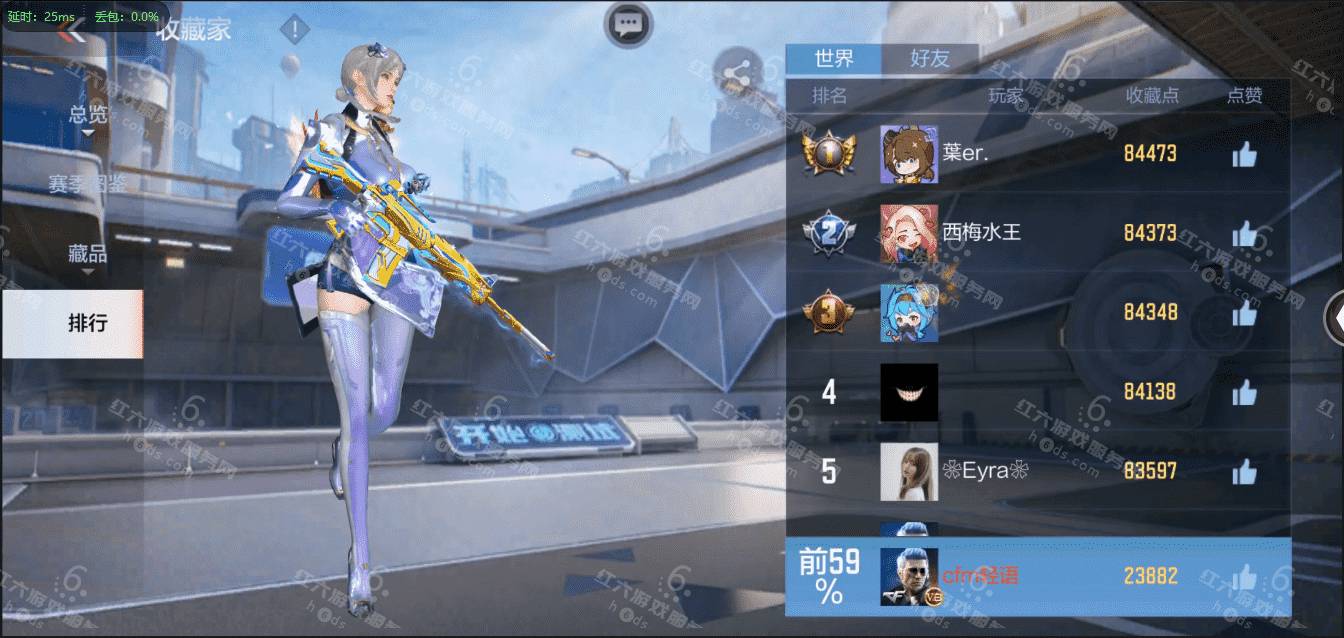The image size is (1344, 638).
Task: Like the player 葉er.
Action: tap(1244, 154)
